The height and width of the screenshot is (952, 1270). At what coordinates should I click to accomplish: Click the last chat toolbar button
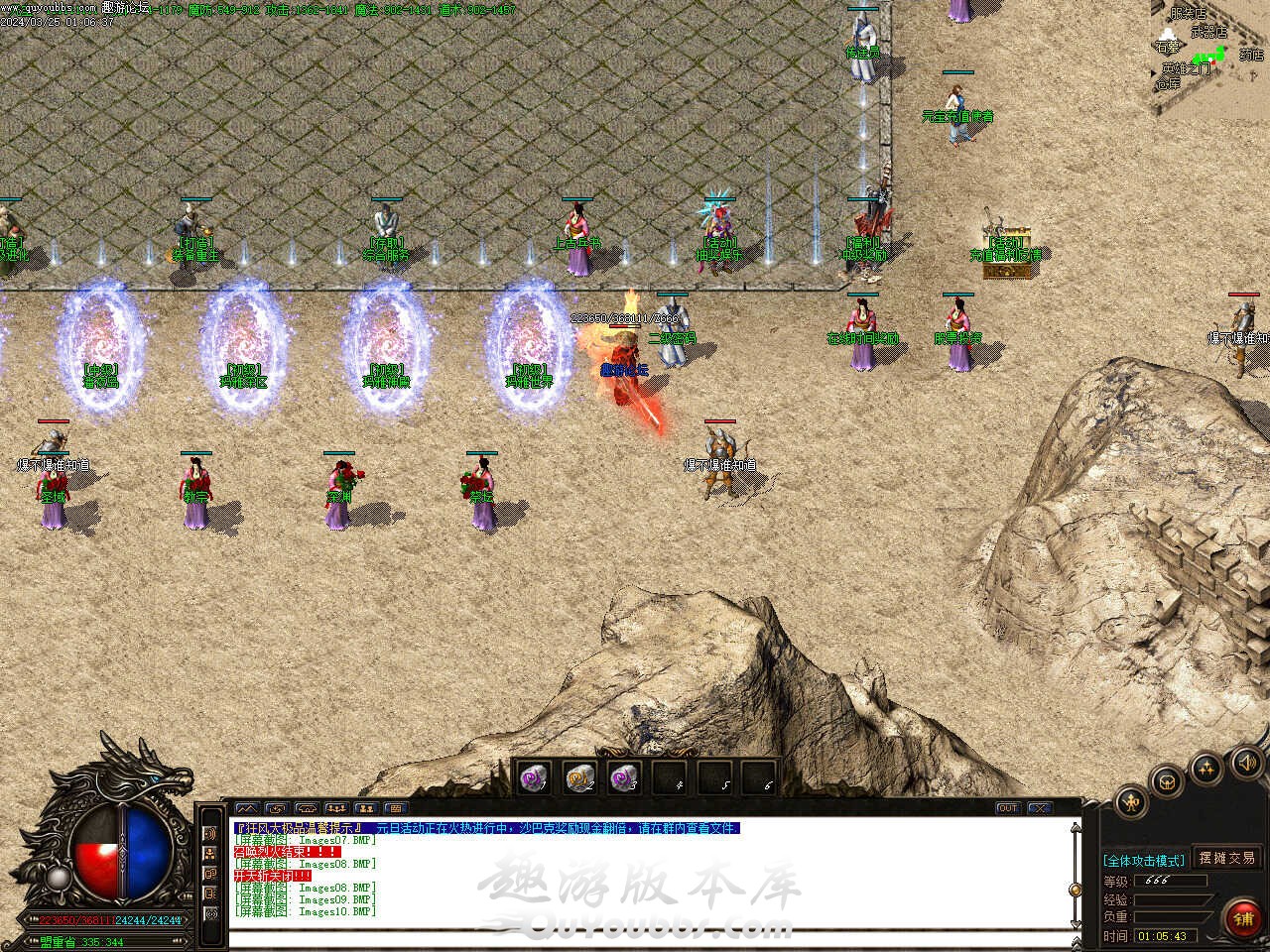coord(395,808)
